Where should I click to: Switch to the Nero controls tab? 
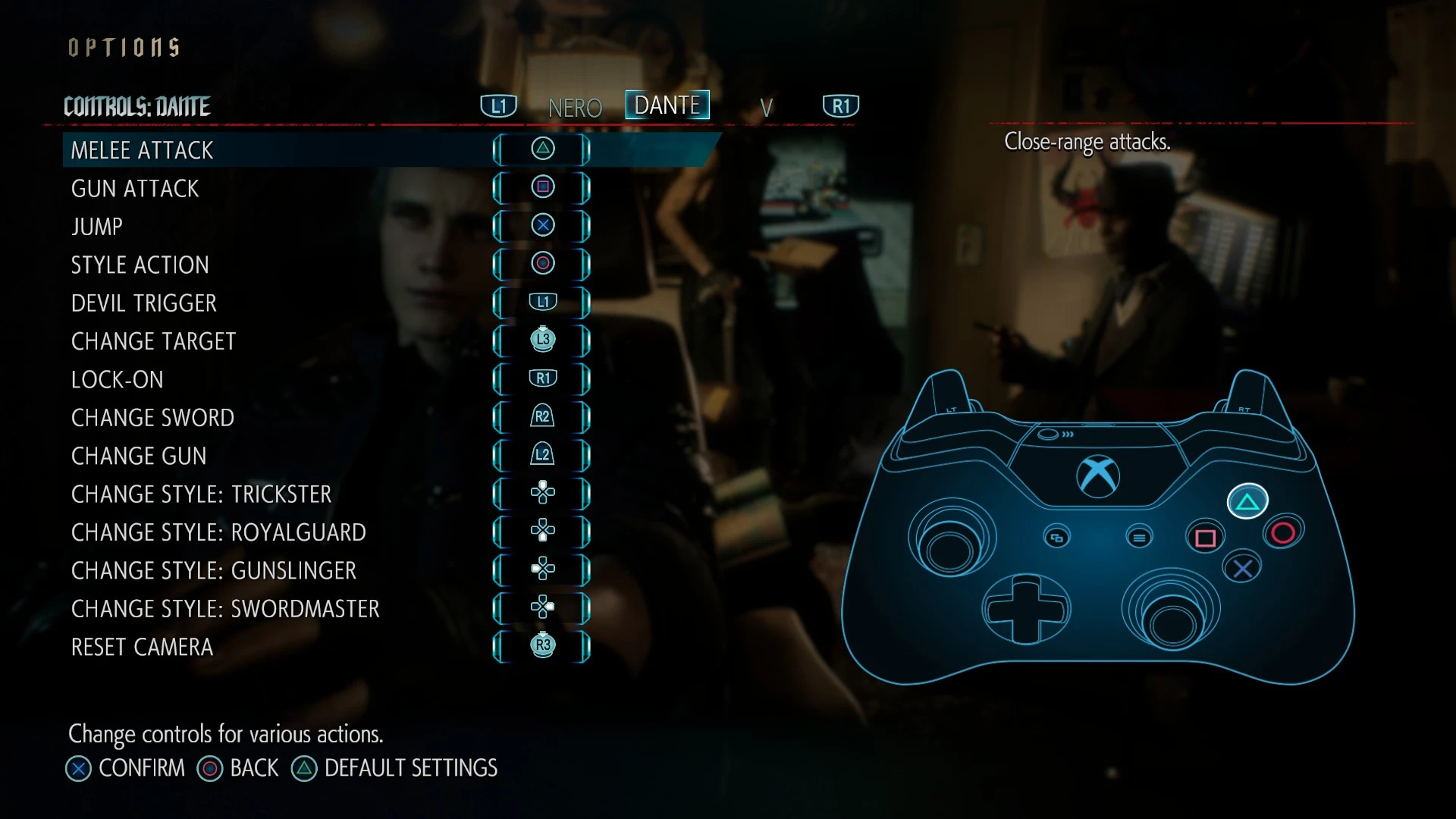click(575, 108)
